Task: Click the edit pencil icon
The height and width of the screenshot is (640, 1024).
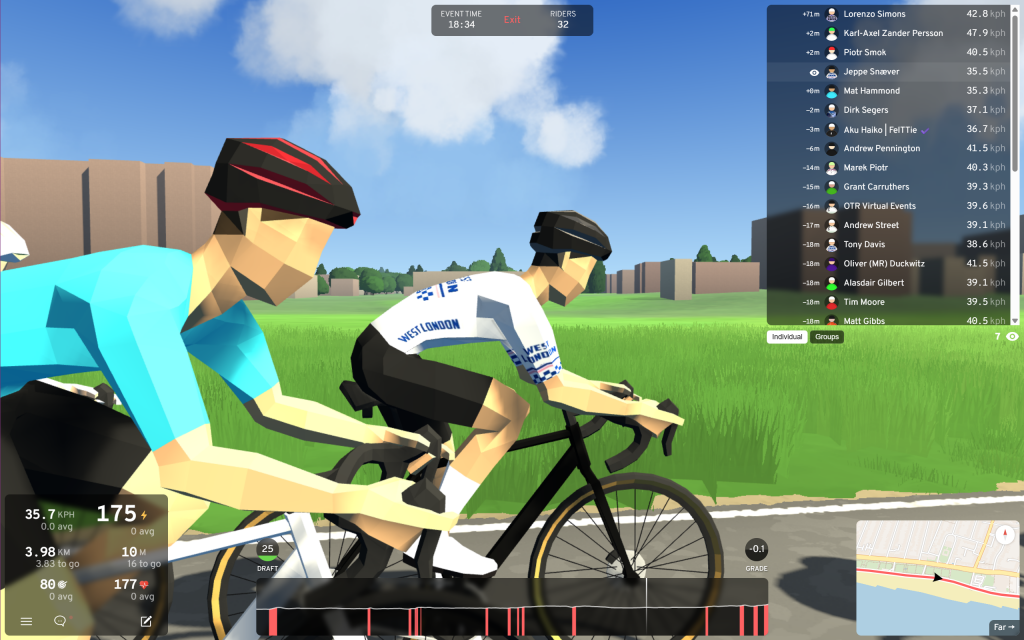Action: coord(146,621)
